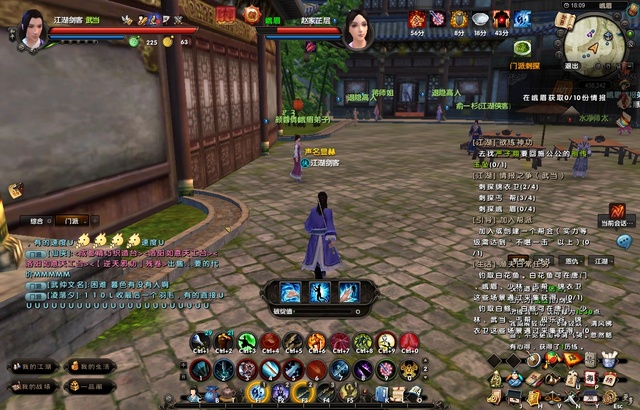Open the 当前会话 chat icon
This screenshot has width=640, height=410.
pos(618,211)
